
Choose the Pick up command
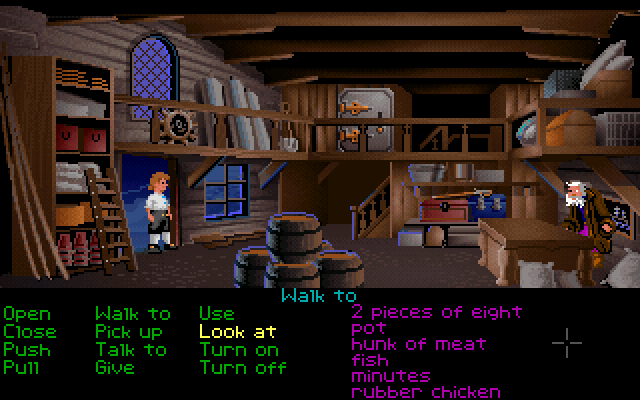click(x=129, y=331)
